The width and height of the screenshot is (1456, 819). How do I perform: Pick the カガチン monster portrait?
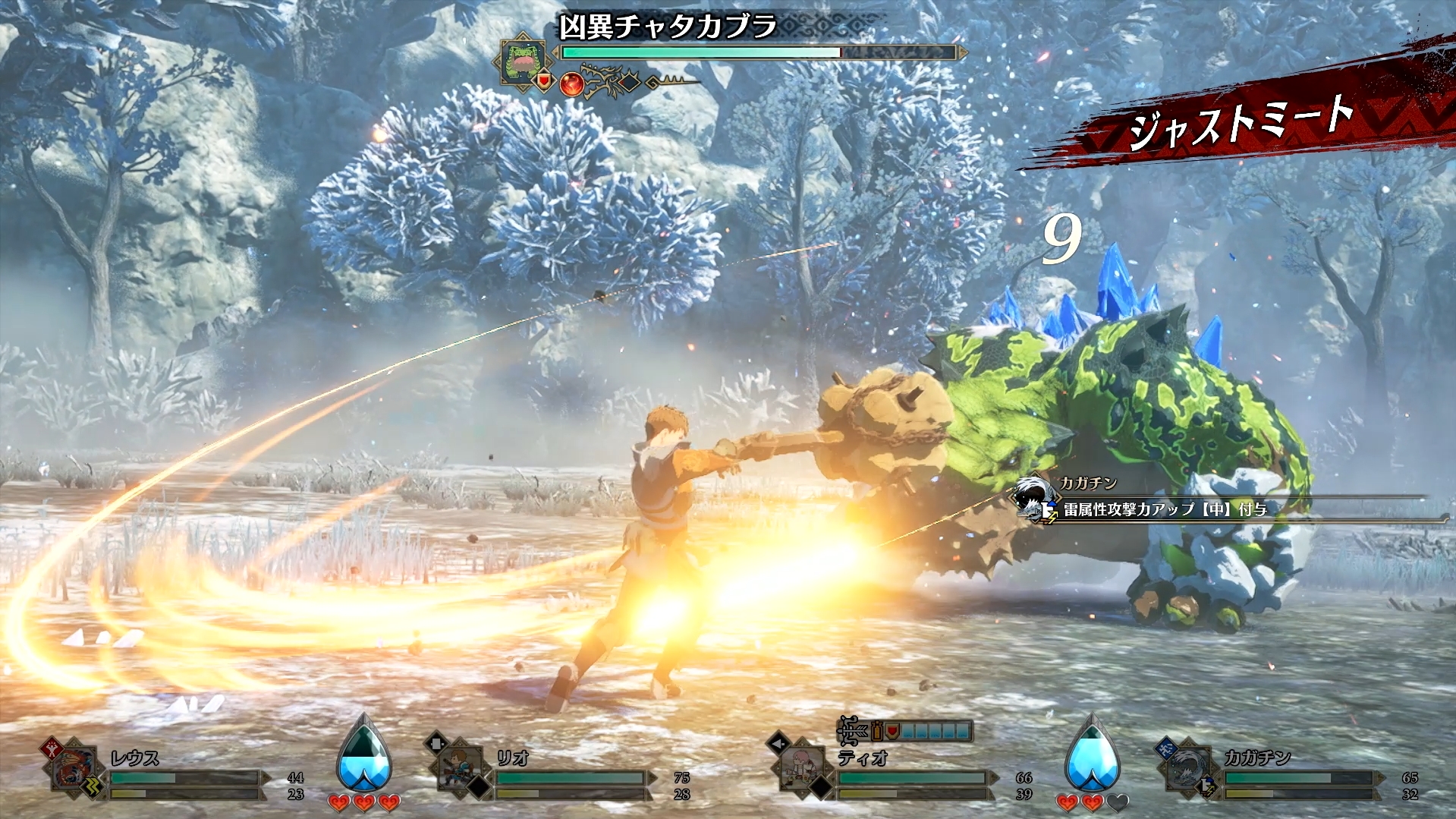[x=1186, y=769]
